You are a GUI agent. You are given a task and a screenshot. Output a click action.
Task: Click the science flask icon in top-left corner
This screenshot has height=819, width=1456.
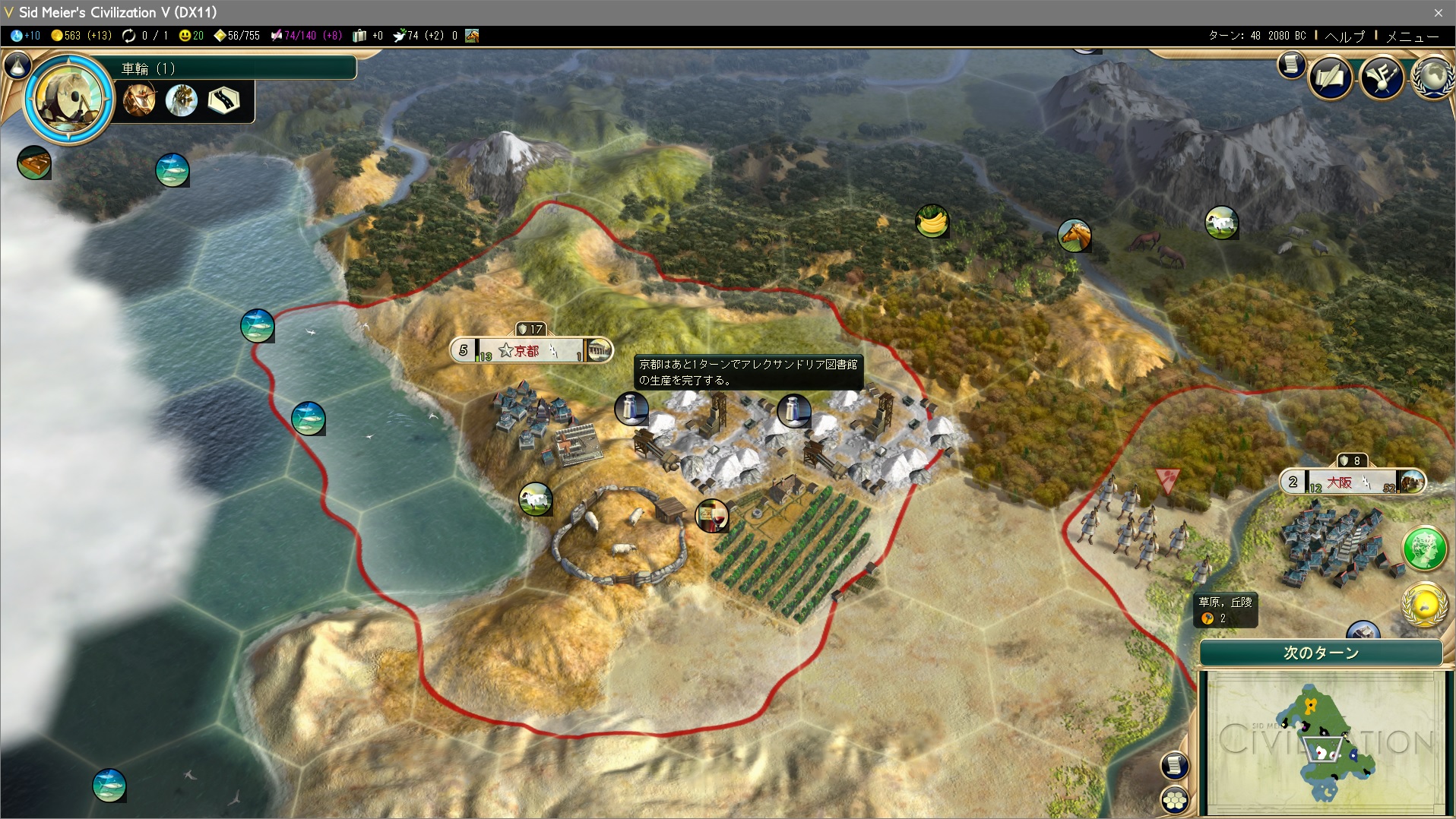pos(17,66)
